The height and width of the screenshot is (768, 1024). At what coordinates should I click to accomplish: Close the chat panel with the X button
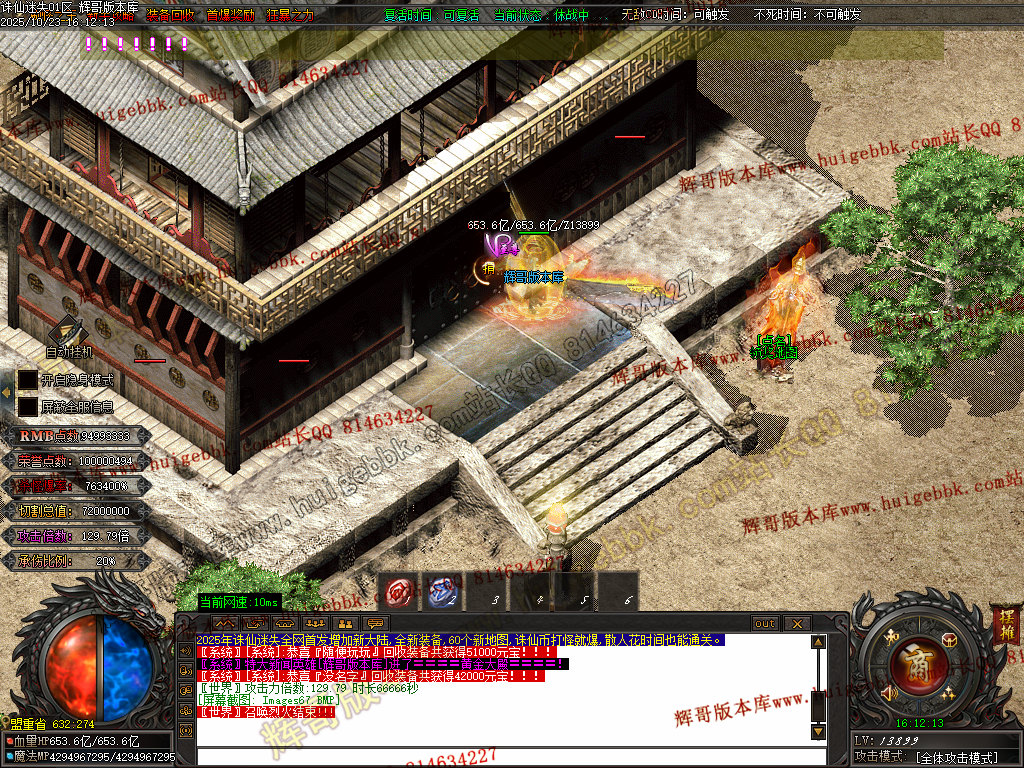click(x=797, y=623)
